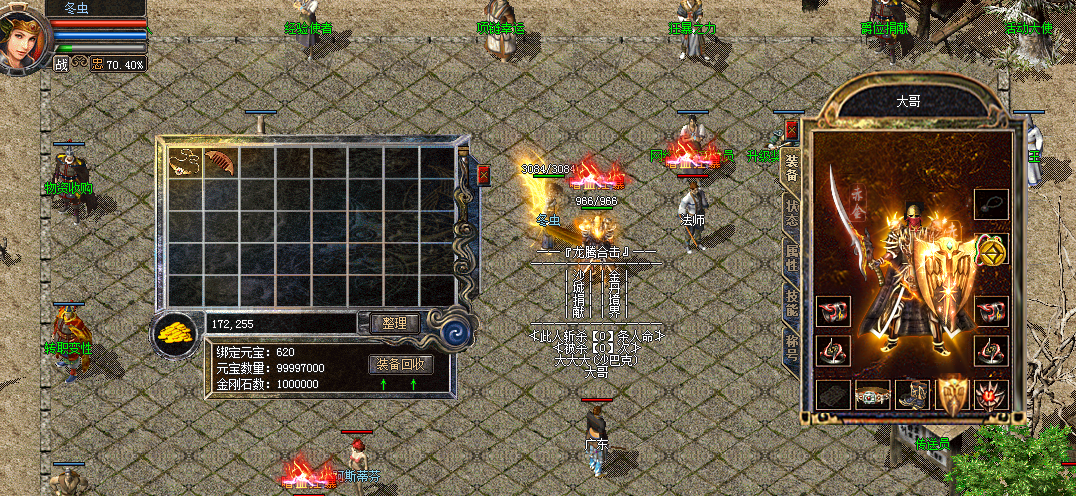
Task: Select the wooden comb item in the bag
Action: tap(220, 162)
